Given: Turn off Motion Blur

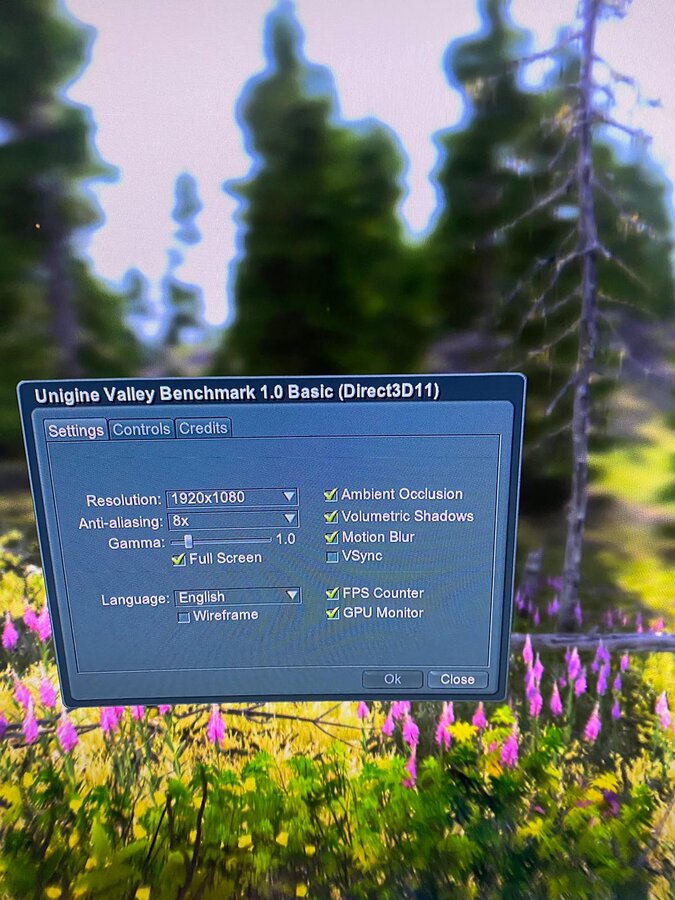Looking at the screenshot, I should [x=332, y=537].
